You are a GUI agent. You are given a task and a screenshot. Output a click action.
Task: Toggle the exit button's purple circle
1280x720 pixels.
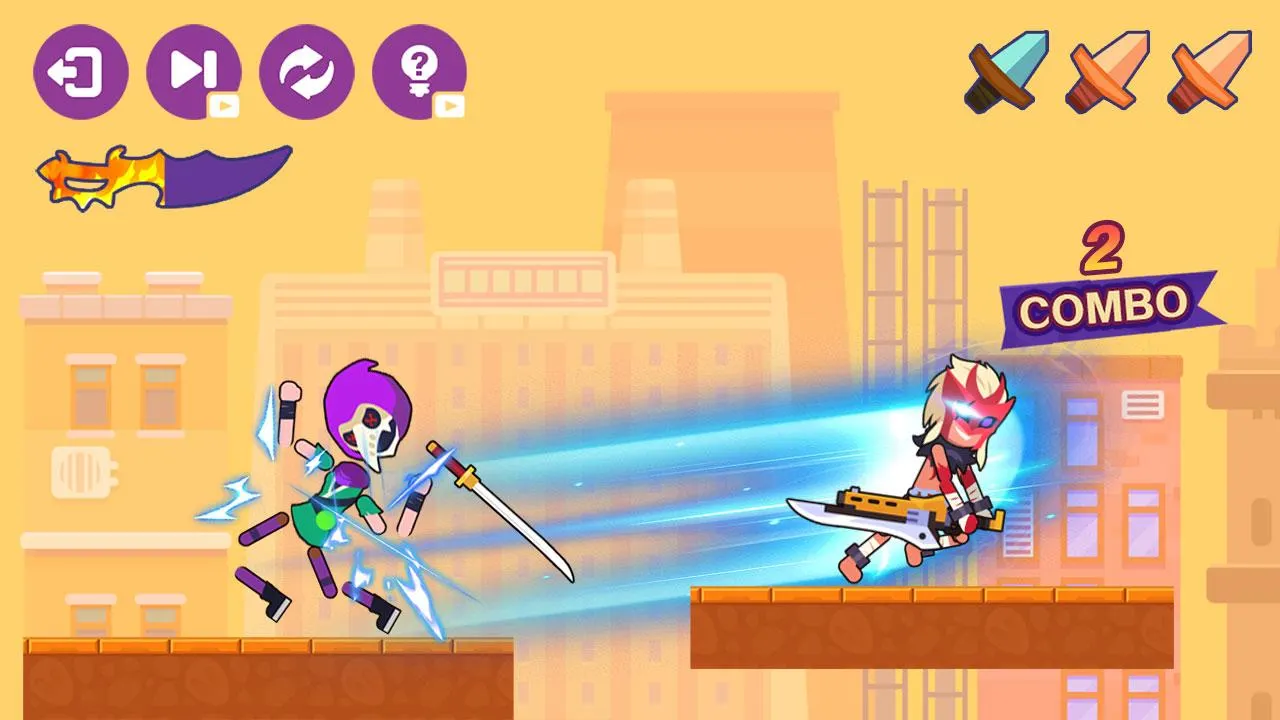[78, 72]
